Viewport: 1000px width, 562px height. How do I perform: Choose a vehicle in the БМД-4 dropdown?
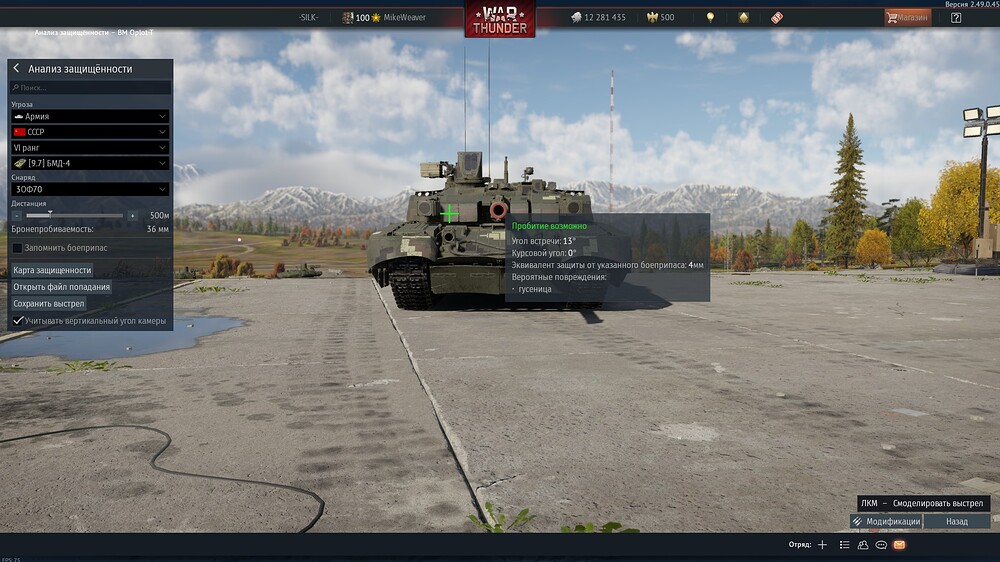click(x=90, y=163)
